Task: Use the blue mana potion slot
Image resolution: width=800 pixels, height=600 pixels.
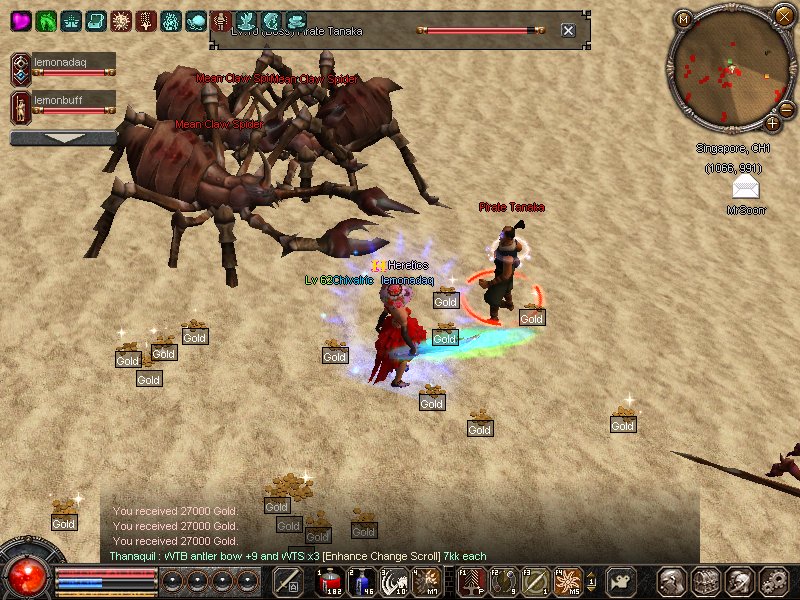Action: [x=360, y=581]
